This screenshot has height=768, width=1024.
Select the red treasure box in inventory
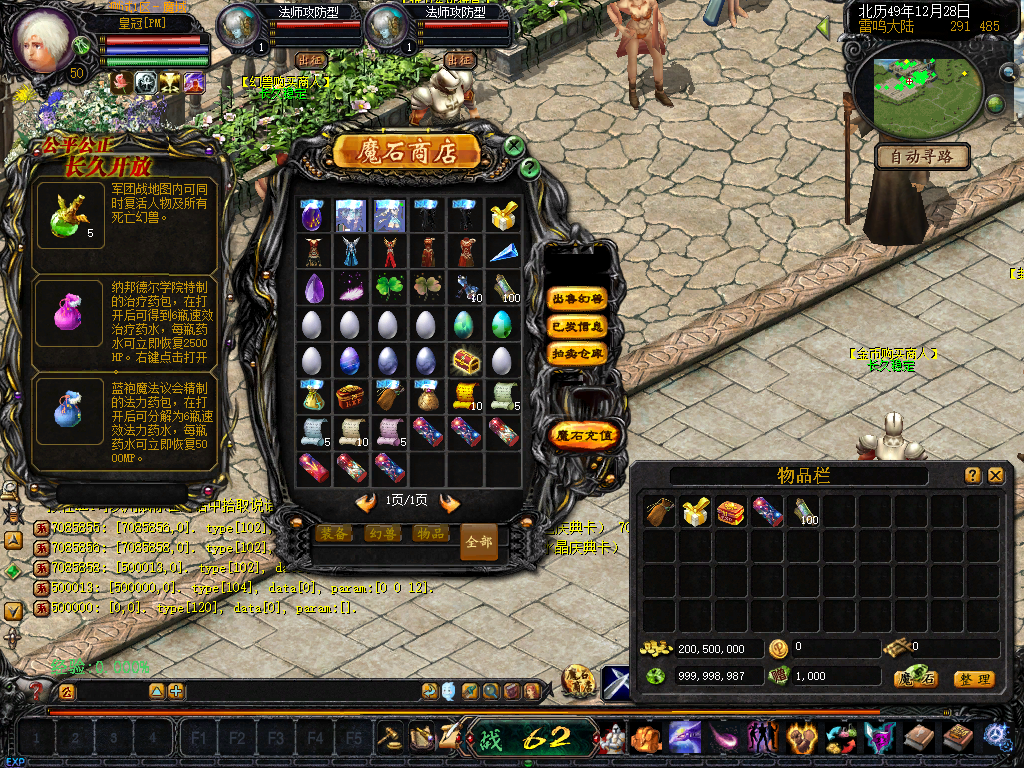tap(731, 512)
